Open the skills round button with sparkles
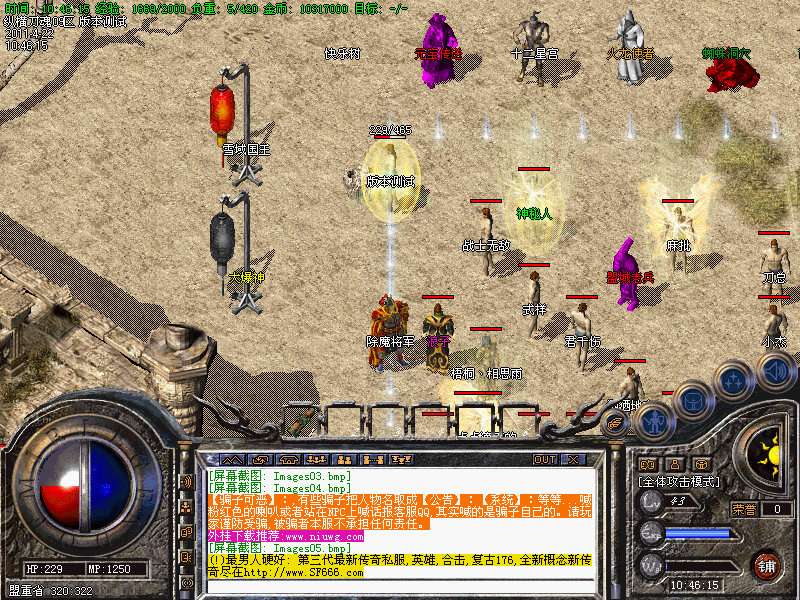The width and height of the screenshot is (800, 600). pyautogui.click(x=735, y=381)
